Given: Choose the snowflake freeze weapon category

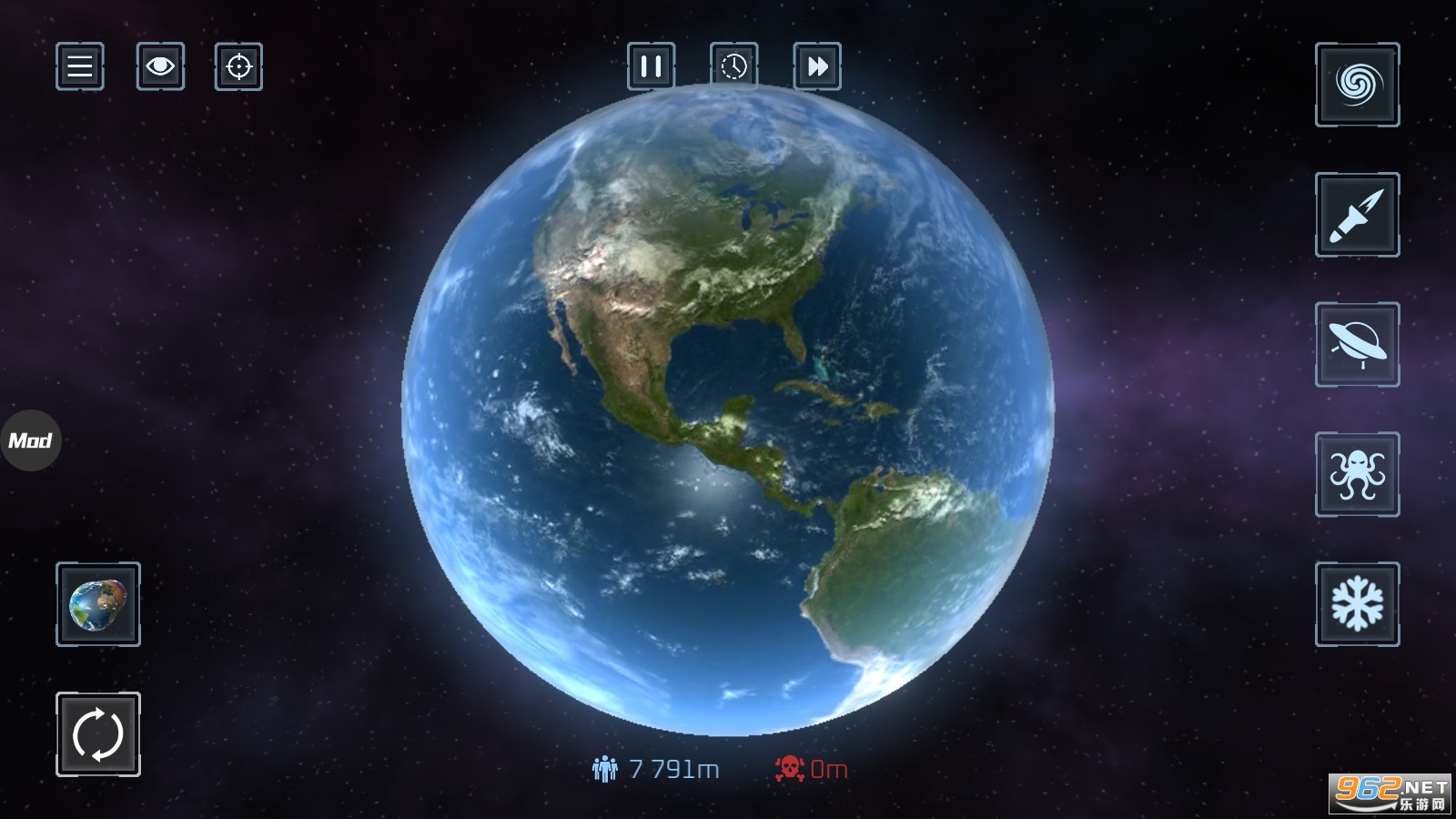Looking at the screenshot, I should coord(1357,604).
